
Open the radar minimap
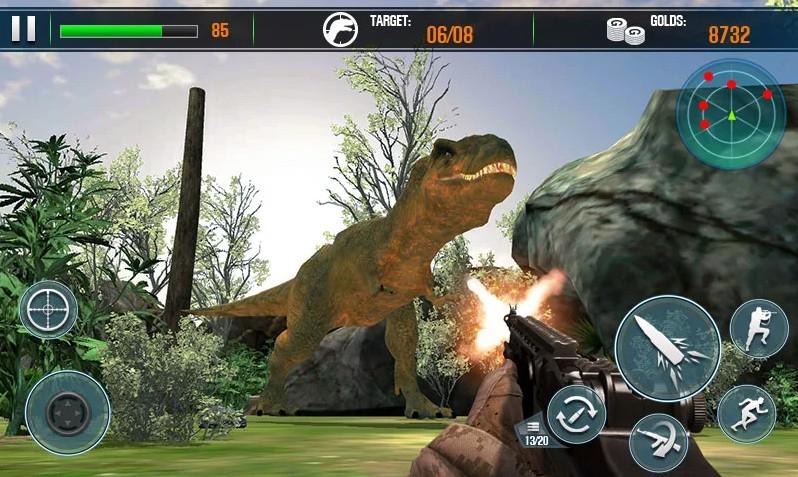(x=731, y=113)
